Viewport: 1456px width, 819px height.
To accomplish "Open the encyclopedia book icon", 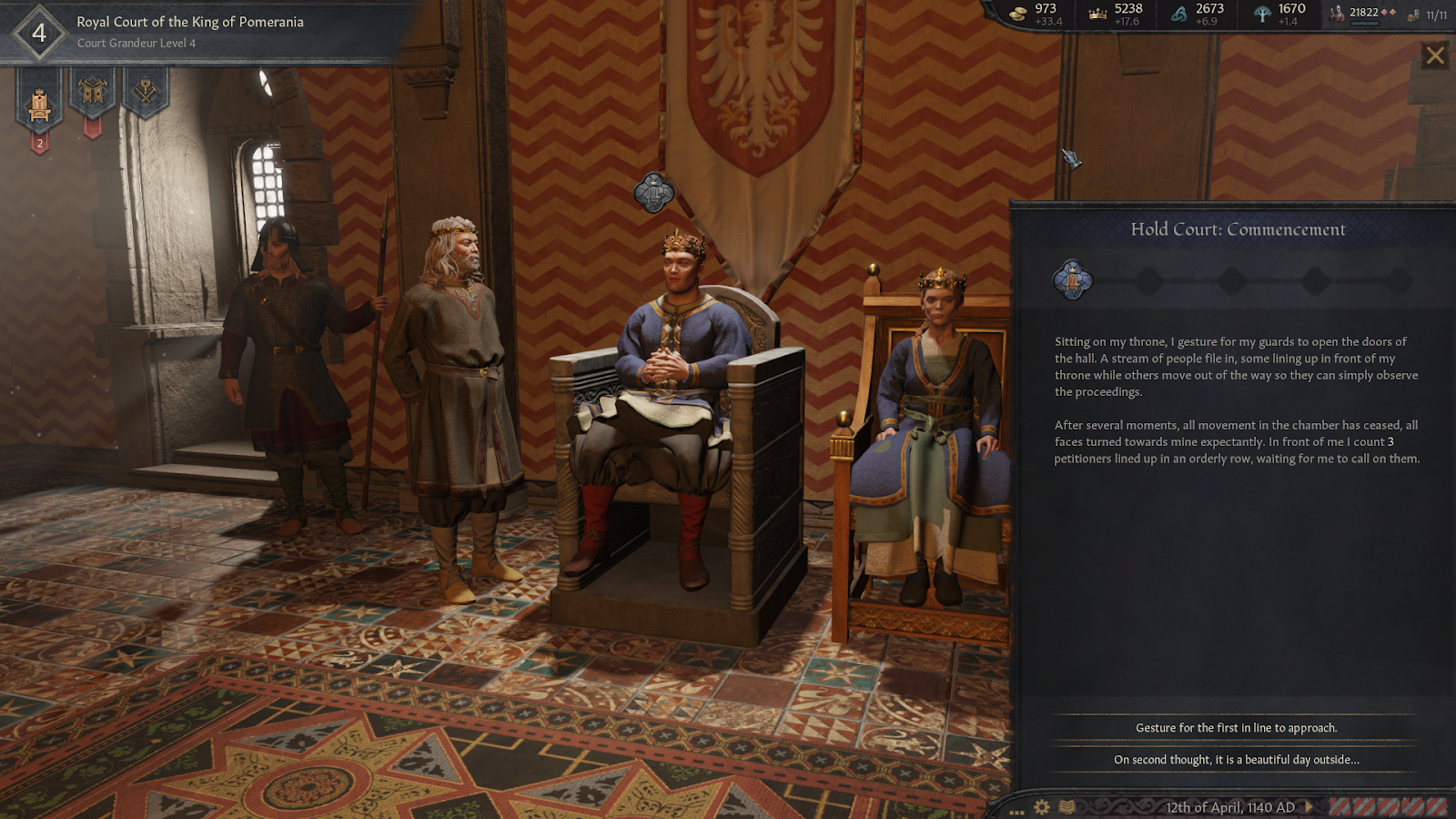I will click(1067, 807).
